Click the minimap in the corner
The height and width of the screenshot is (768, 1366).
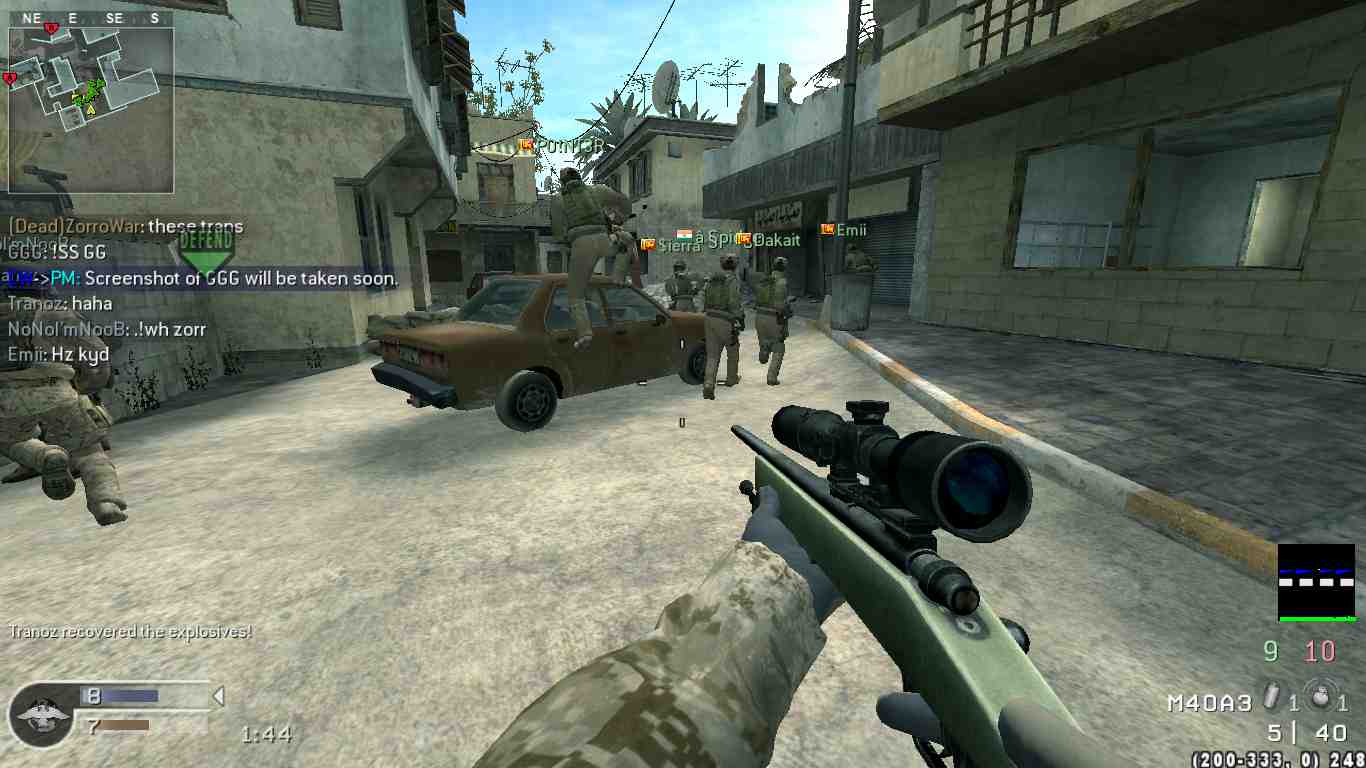91,110
